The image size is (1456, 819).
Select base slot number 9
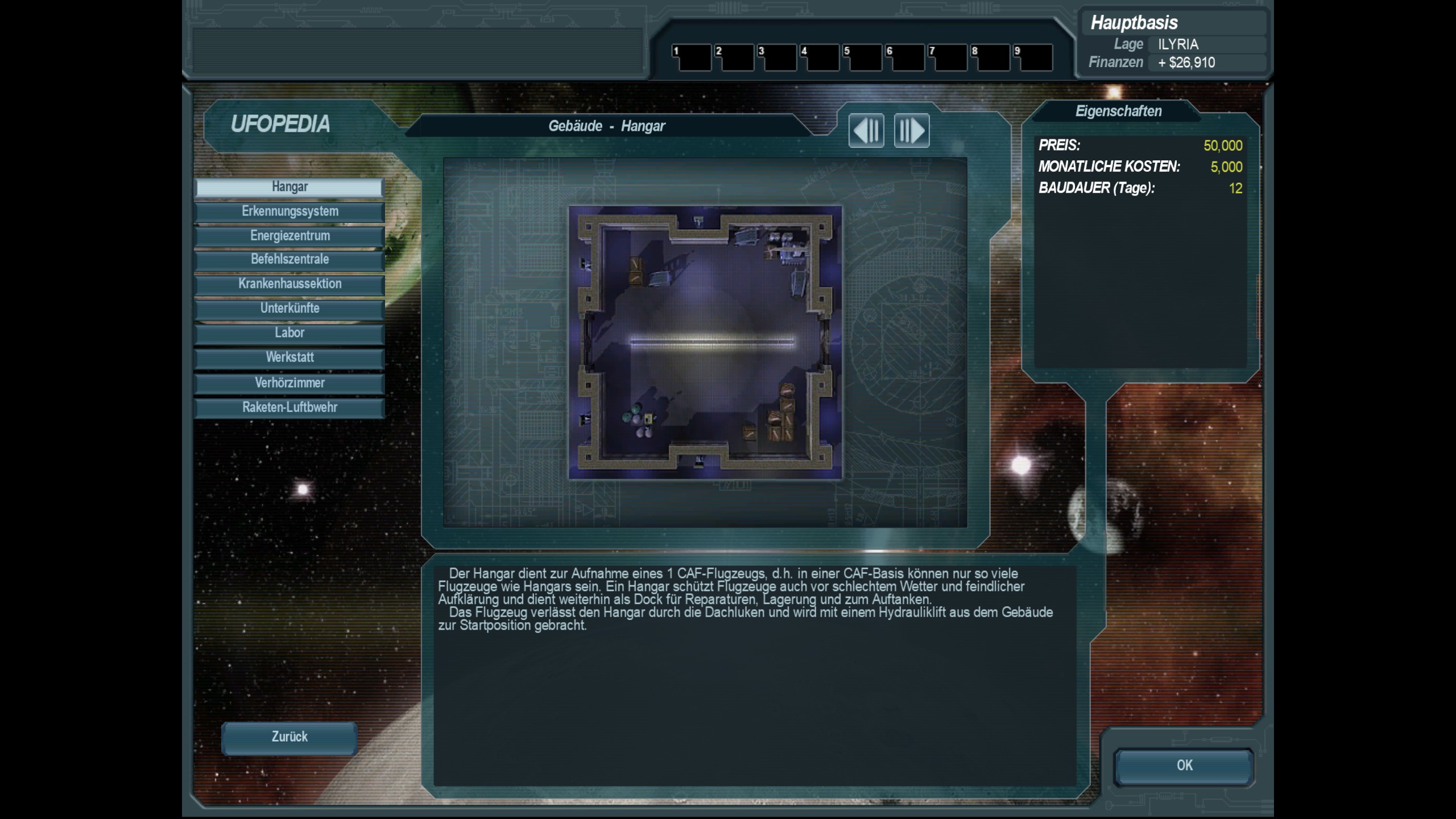click(x=1033, y=58)
